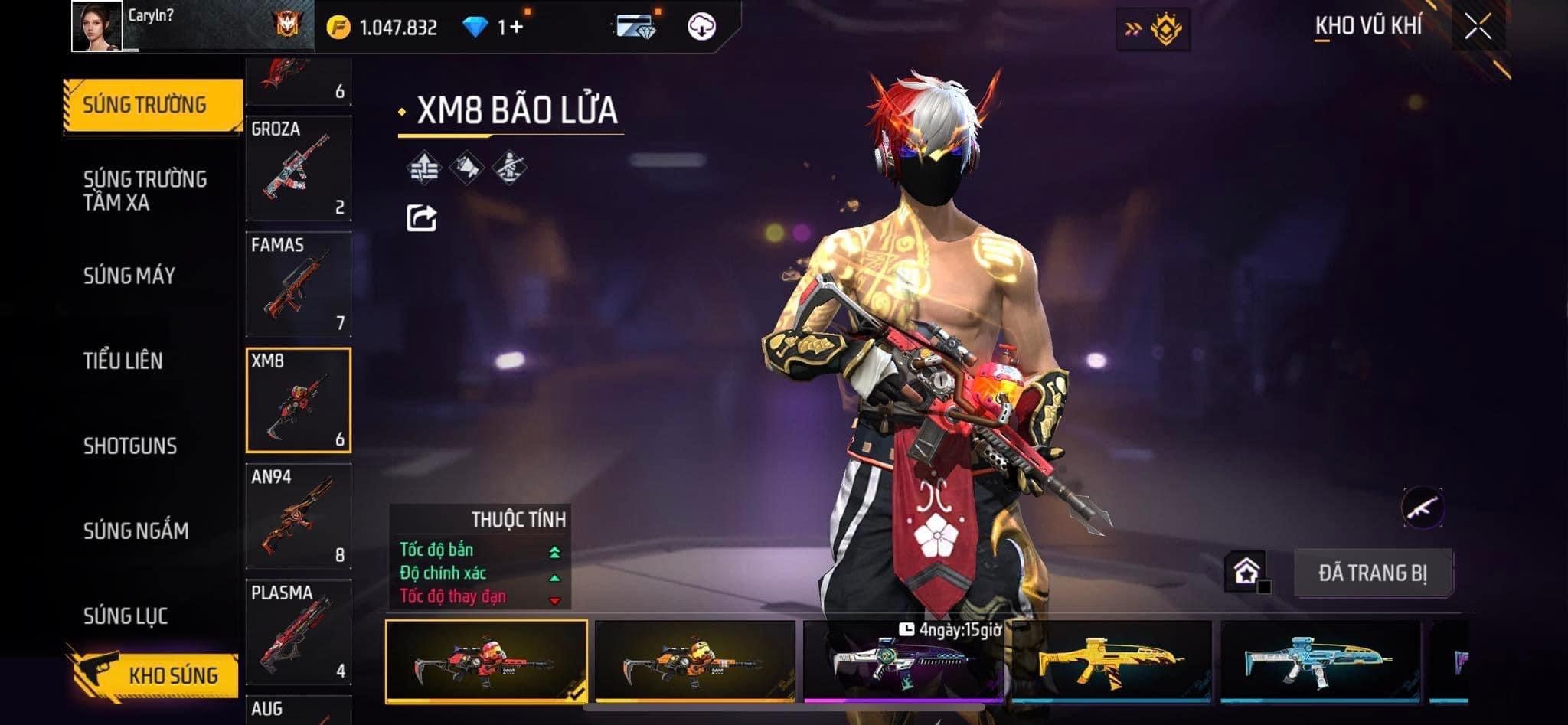
Task: Open the Súng Ngắm category
Action: [x=136, y=531]
